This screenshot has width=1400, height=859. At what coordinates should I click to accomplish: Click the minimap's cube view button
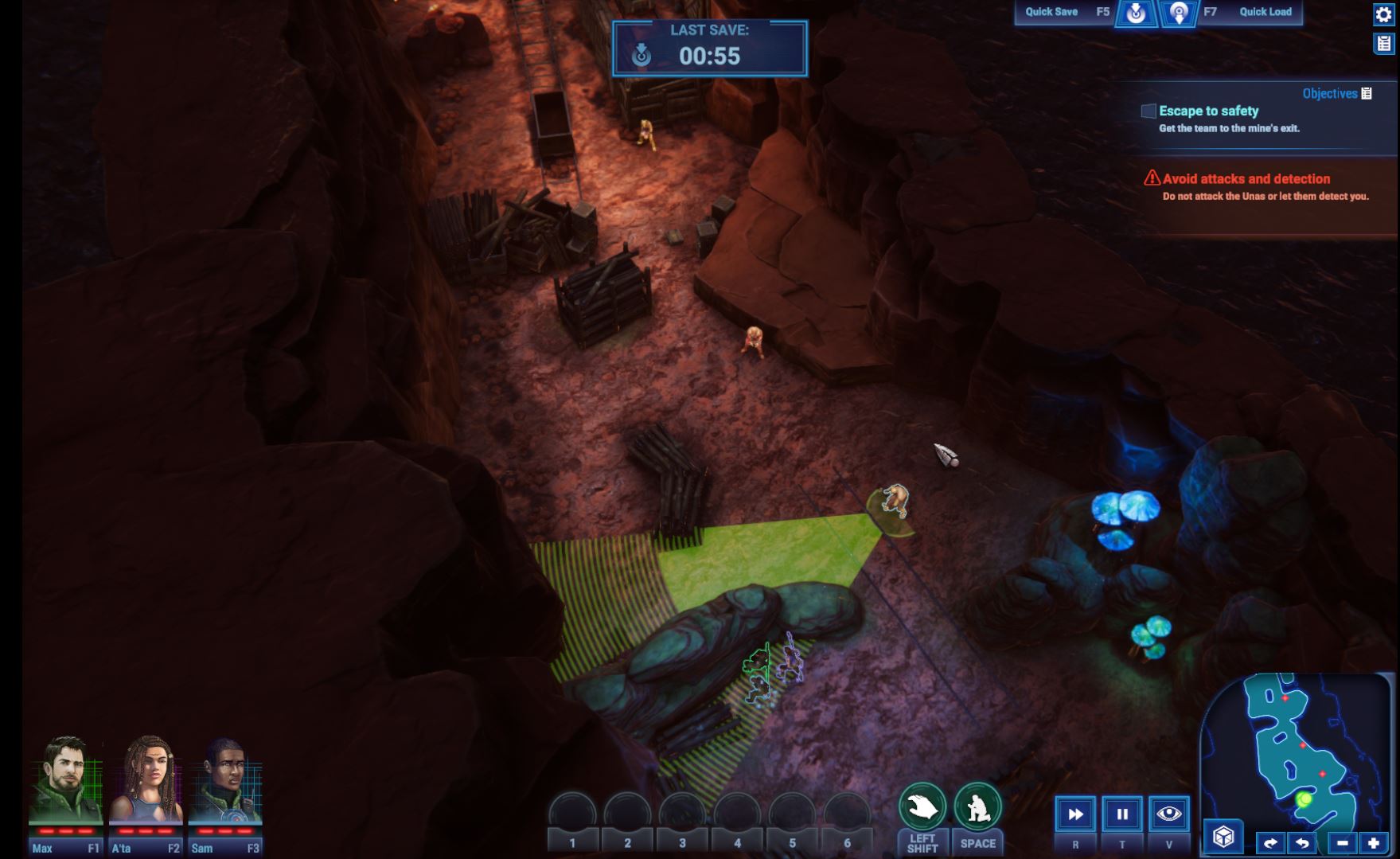pos(1223,836)
